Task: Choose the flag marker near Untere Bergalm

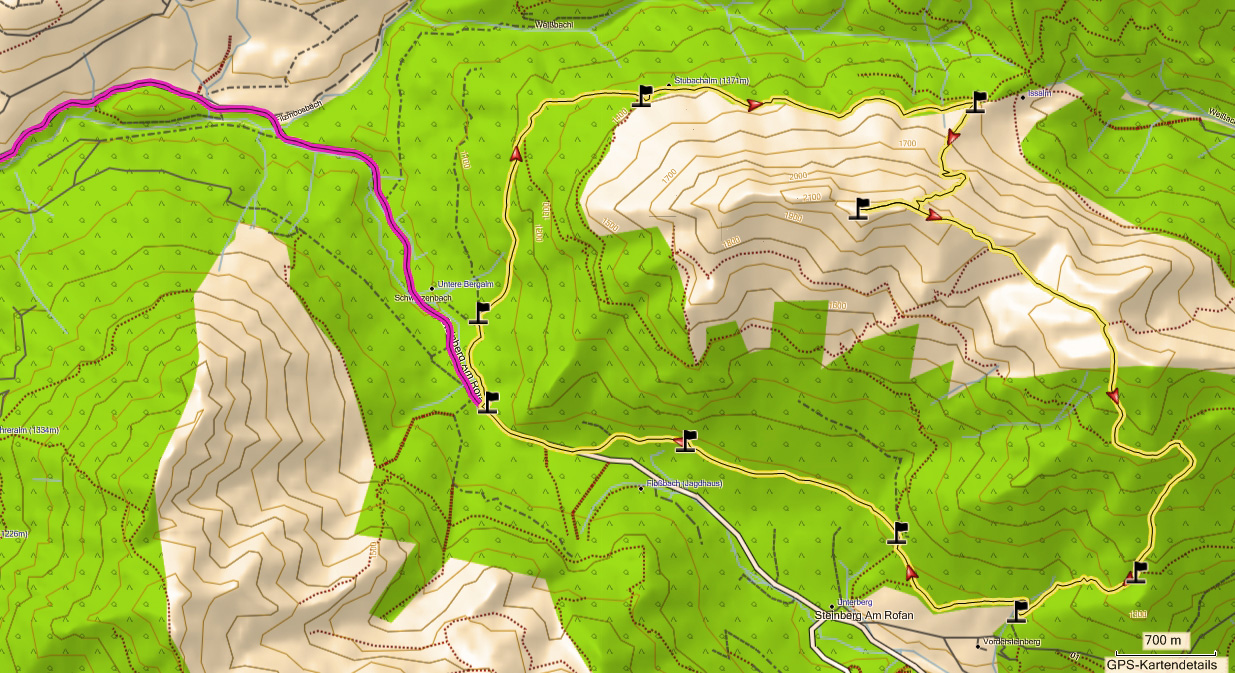Action: (479, 314)
